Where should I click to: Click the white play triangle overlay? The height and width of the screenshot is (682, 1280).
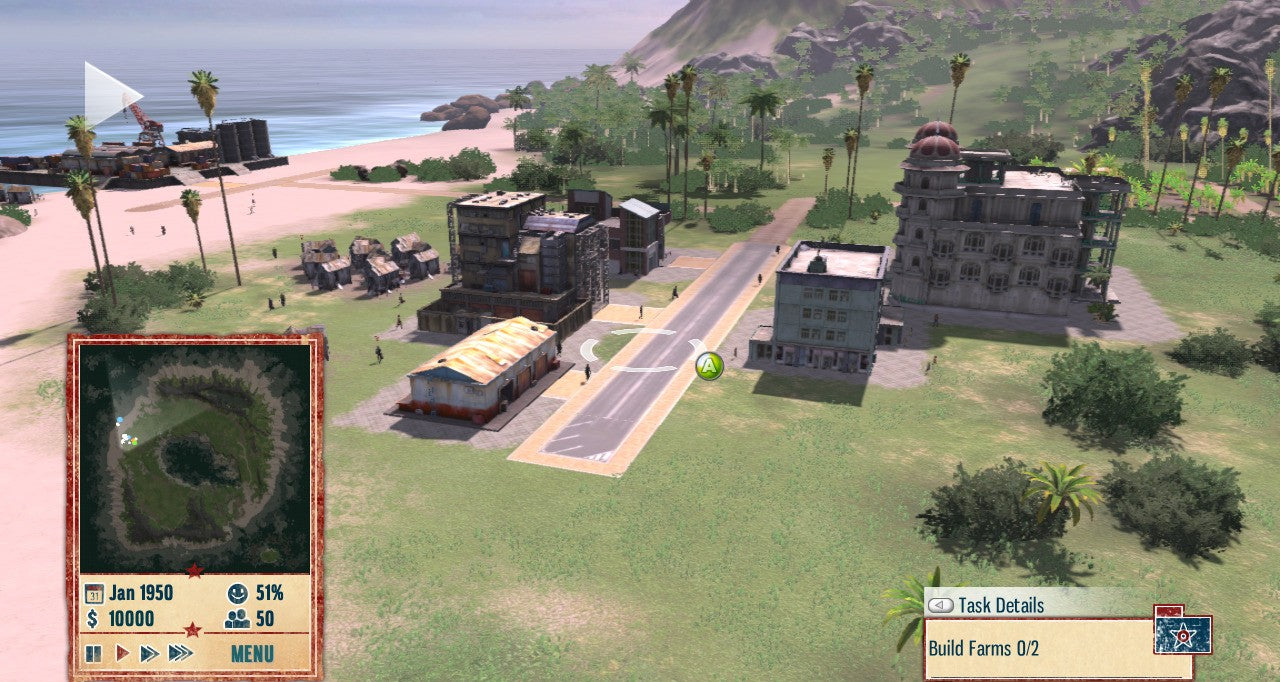[x=110, y=95]
